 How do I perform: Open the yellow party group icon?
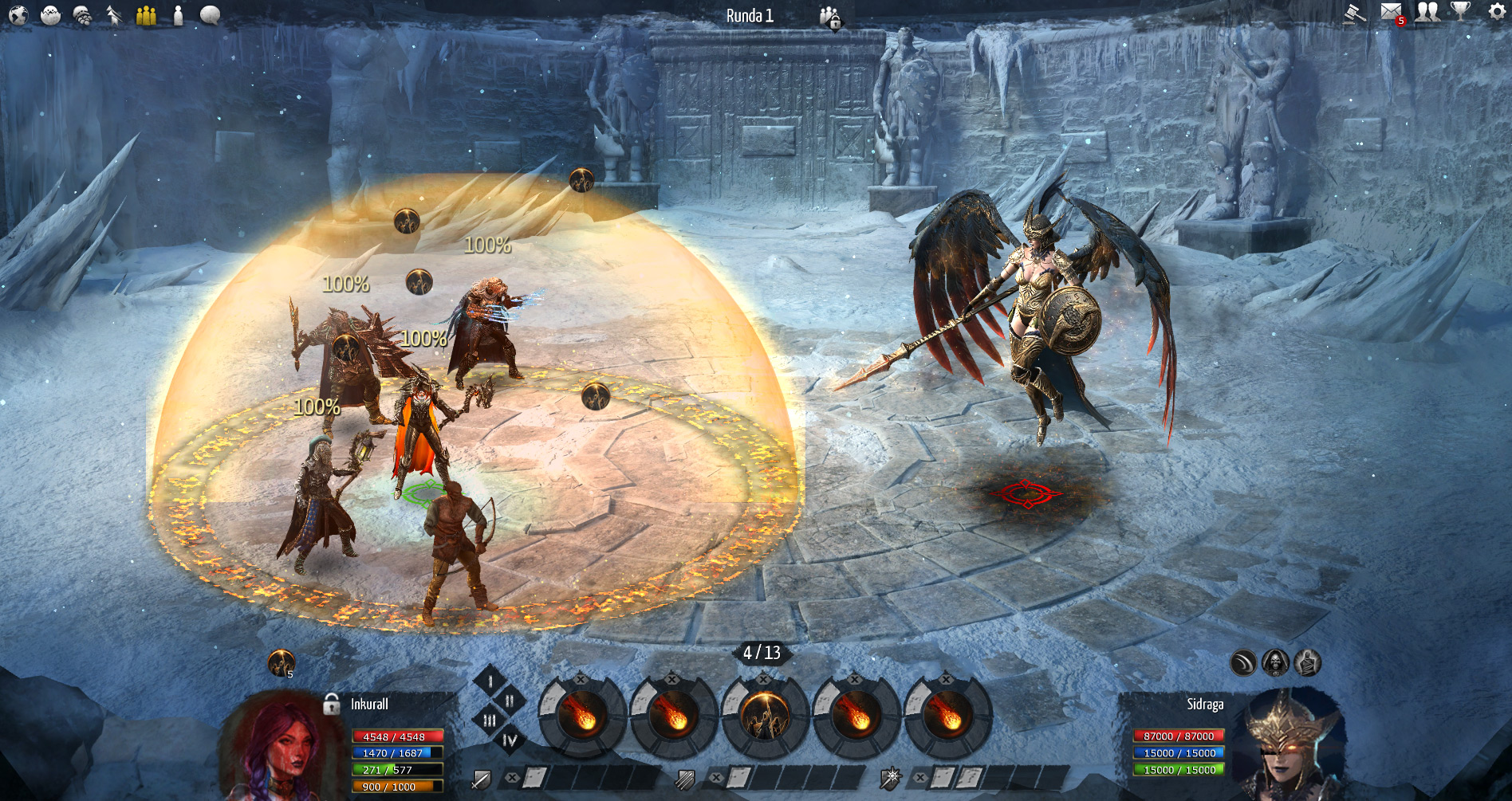[x=146, y=14]
